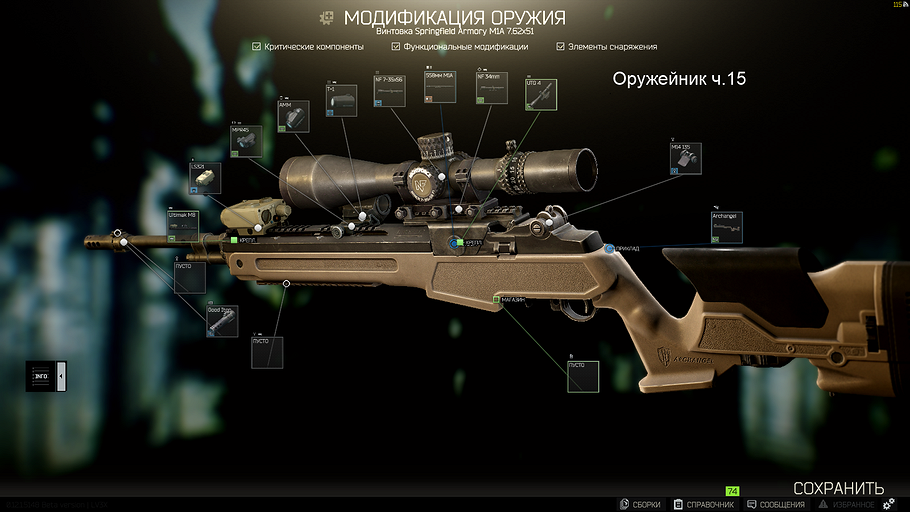Select the 558mm M1A barrel slot
The image size is (910, 512).
click(440, 88)
